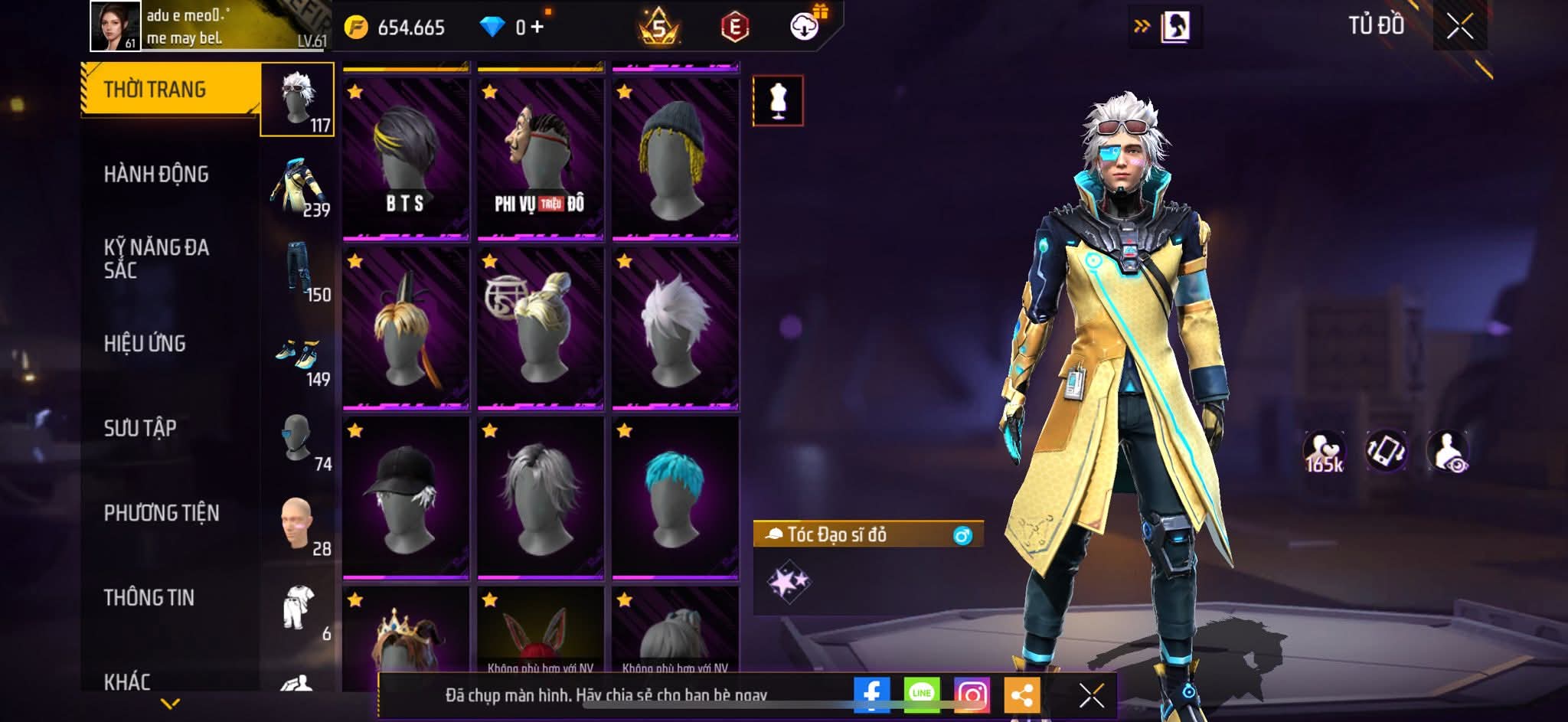Select the black cap headwear

tap(405, 498)
